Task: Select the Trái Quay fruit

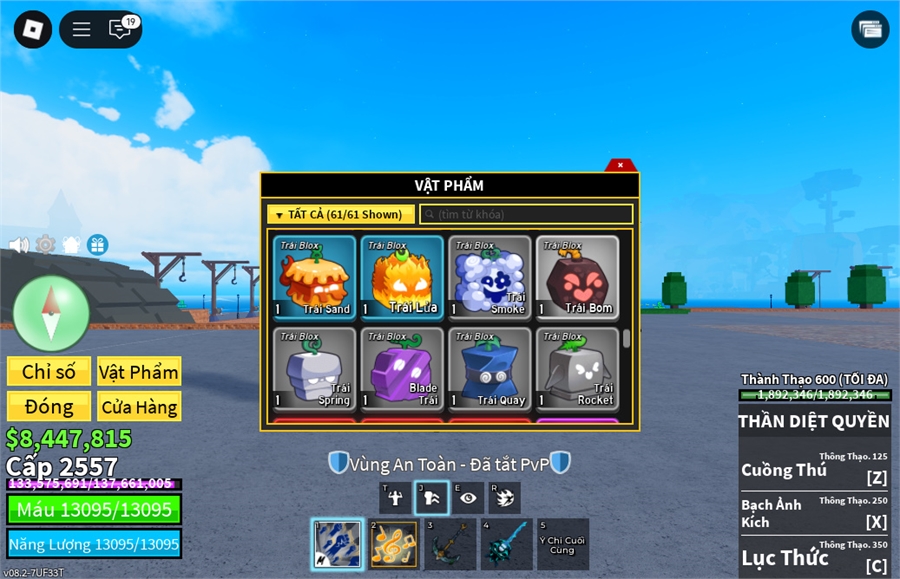Action: (489, 369)
